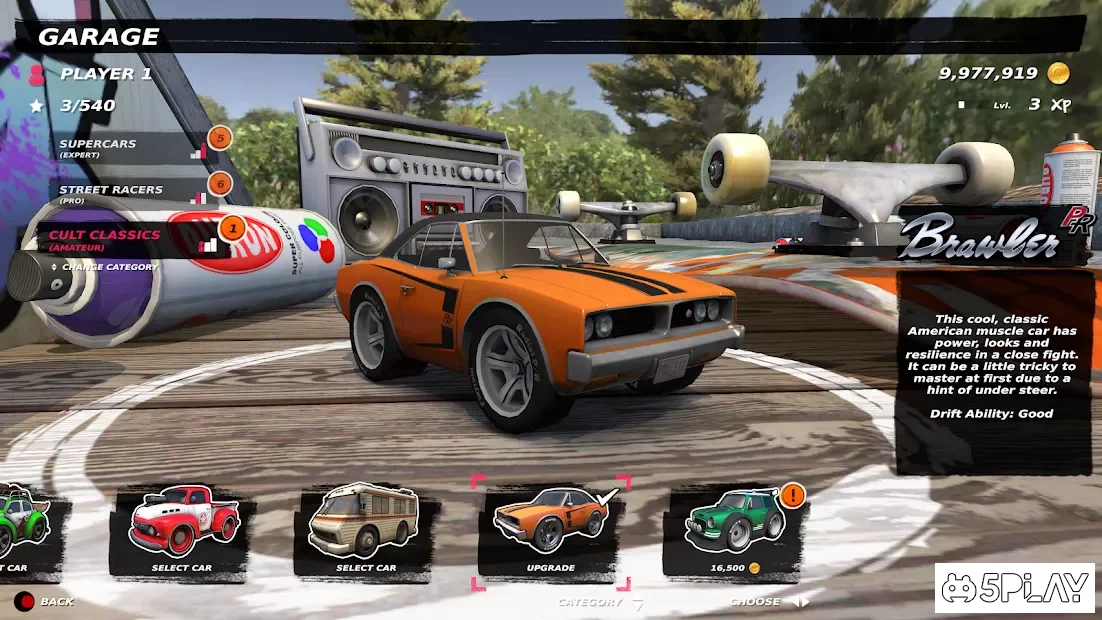Select the beige camper van car

tap(365, 530)
